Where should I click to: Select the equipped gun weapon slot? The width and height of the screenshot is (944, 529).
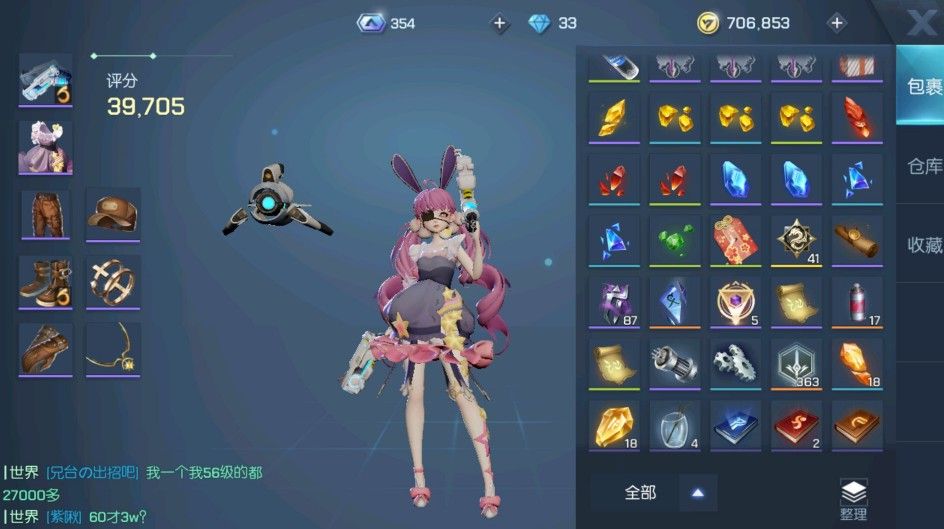pos(46,79)
